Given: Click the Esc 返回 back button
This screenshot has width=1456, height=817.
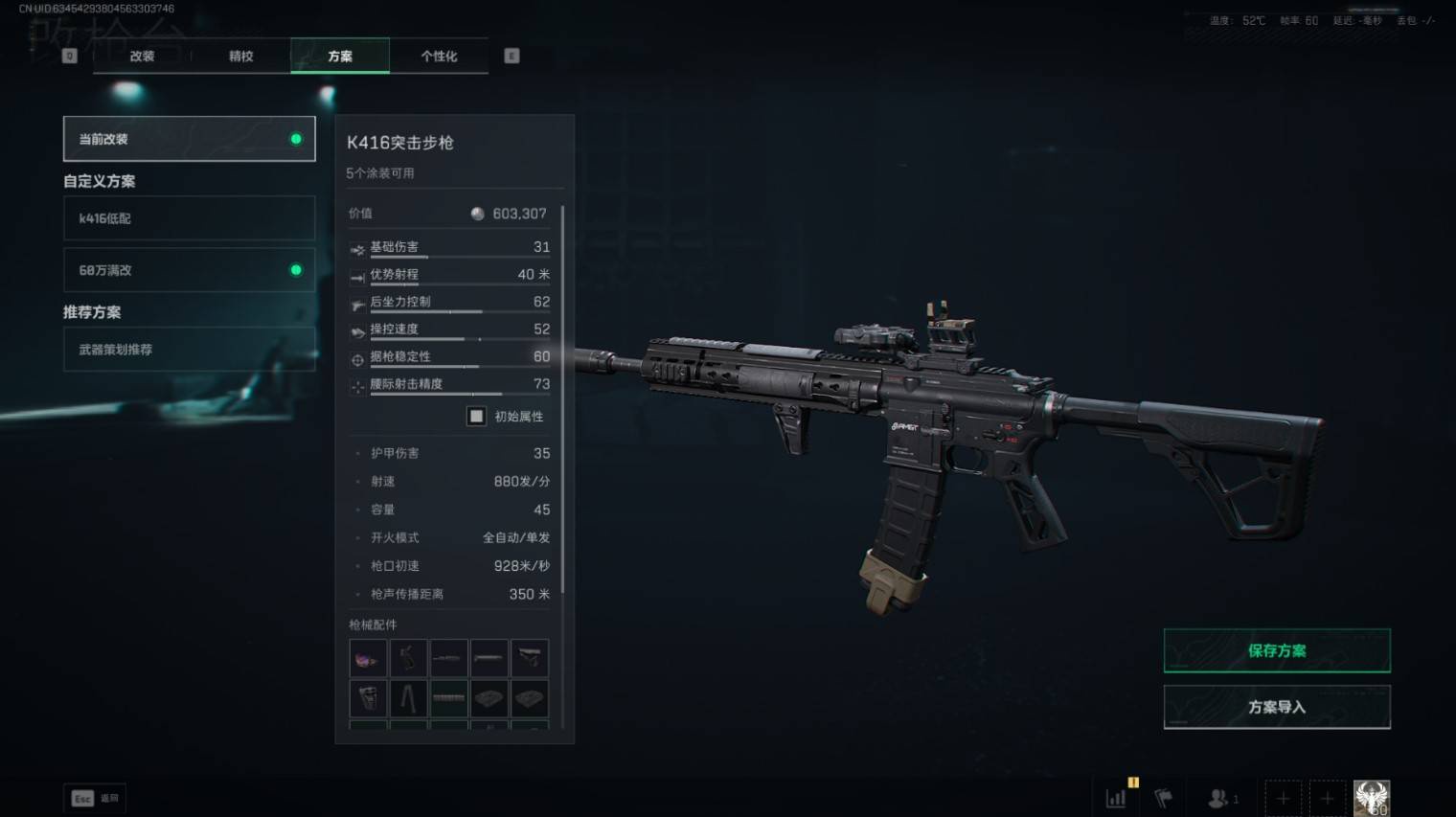Looking at the screenshot, I should pyautogui.click(x=95, y=798).
